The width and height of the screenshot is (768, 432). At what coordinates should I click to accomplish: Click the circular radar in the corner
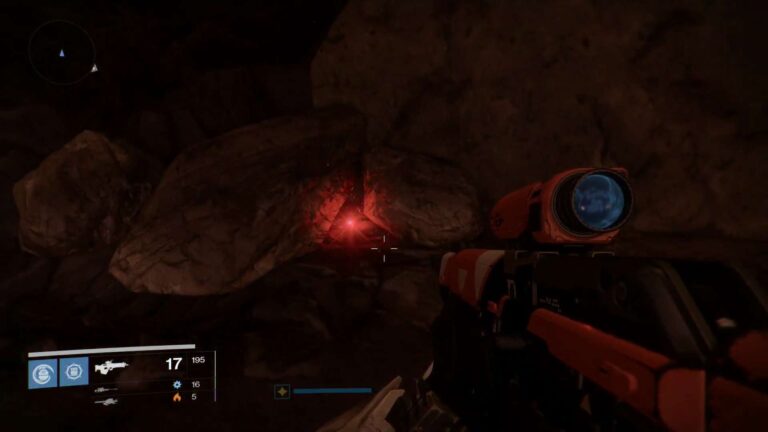pyautogui.click(x=62, y=52)
